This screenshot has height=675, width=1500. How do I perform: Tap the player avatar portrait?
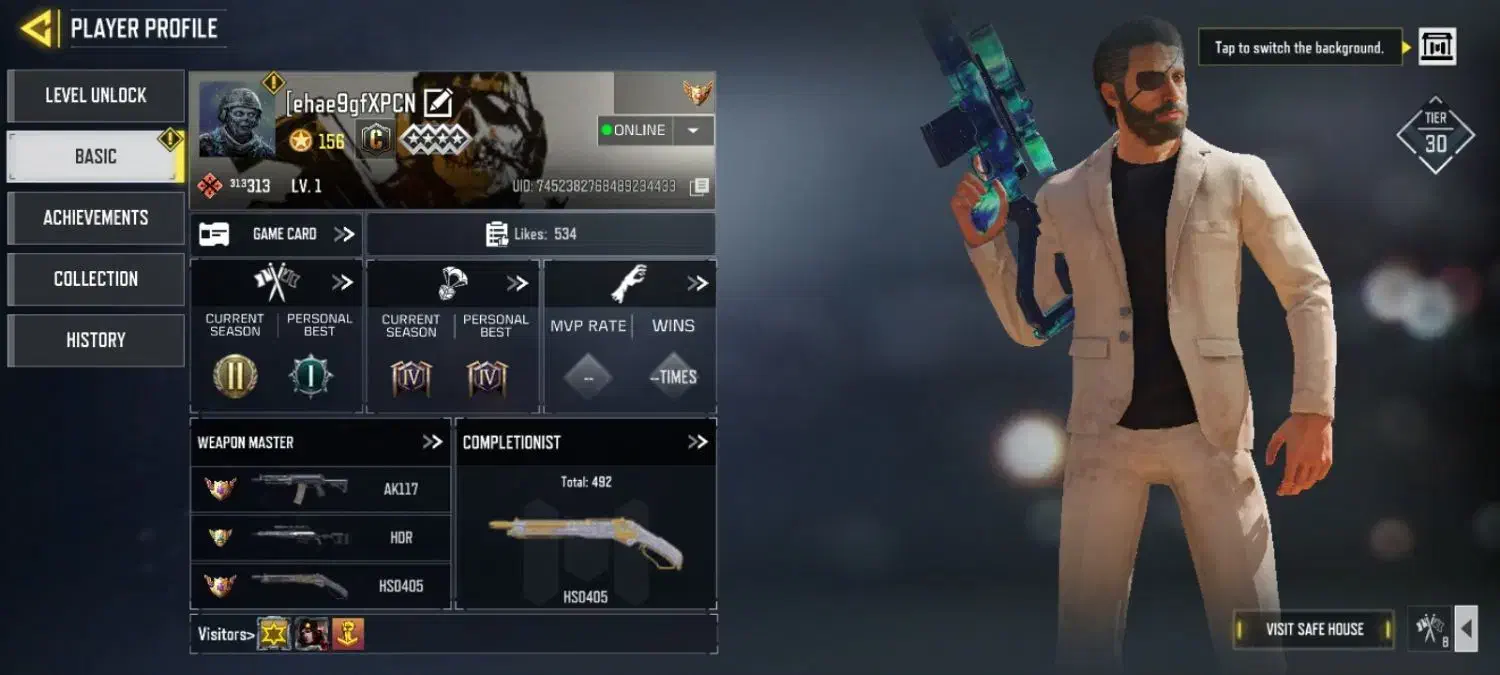point(236,120)
